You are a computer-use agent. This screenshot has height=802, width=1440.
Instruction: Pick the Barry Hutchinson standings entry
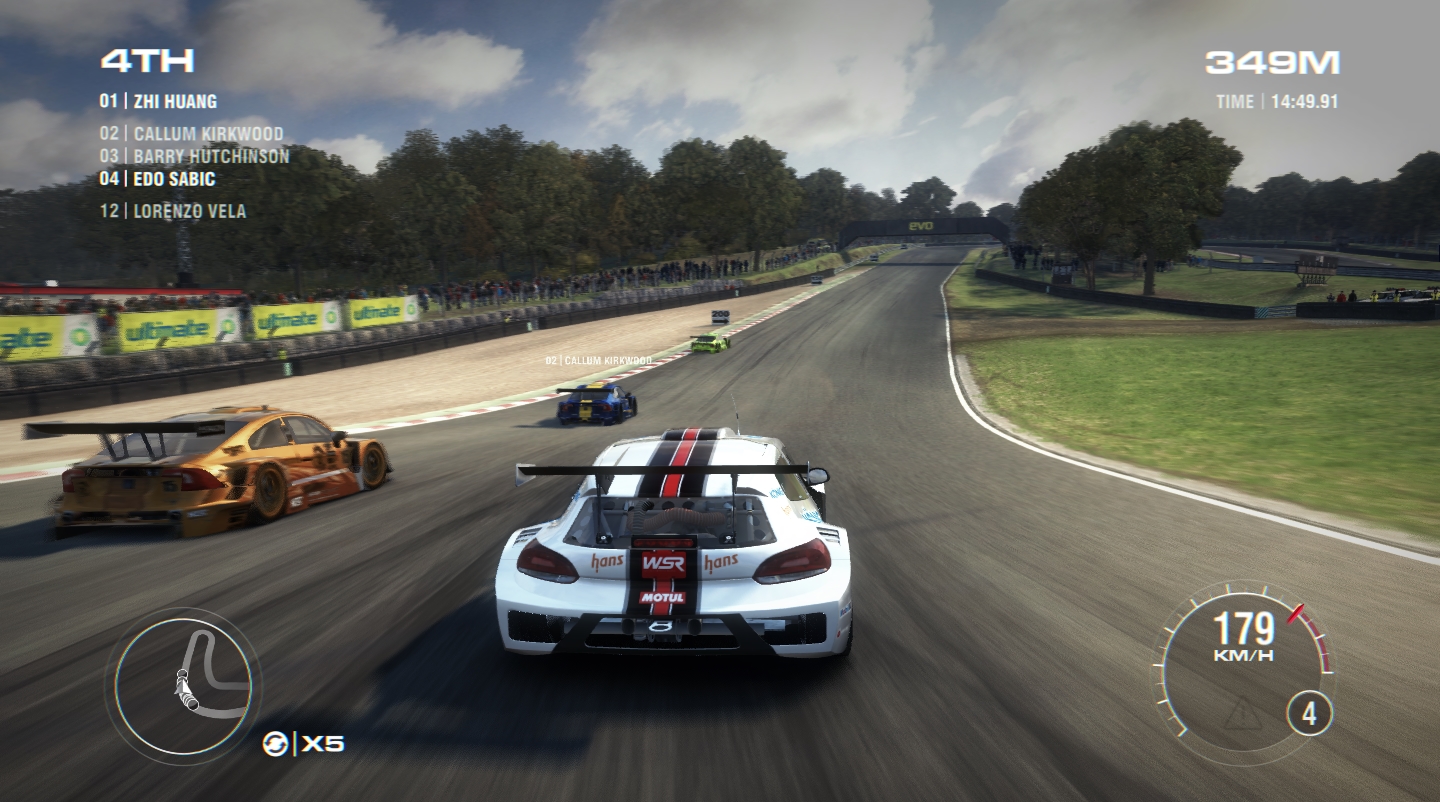[194, 156]
